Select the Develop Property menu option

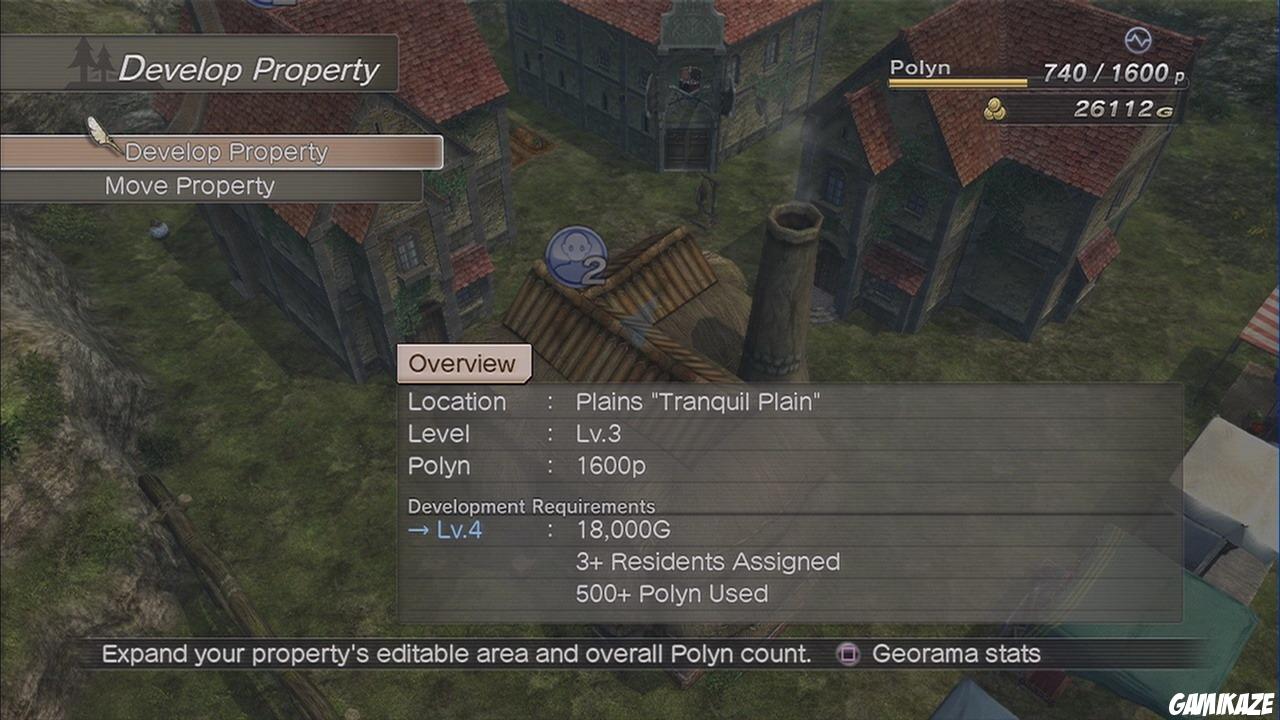(226, 152)
